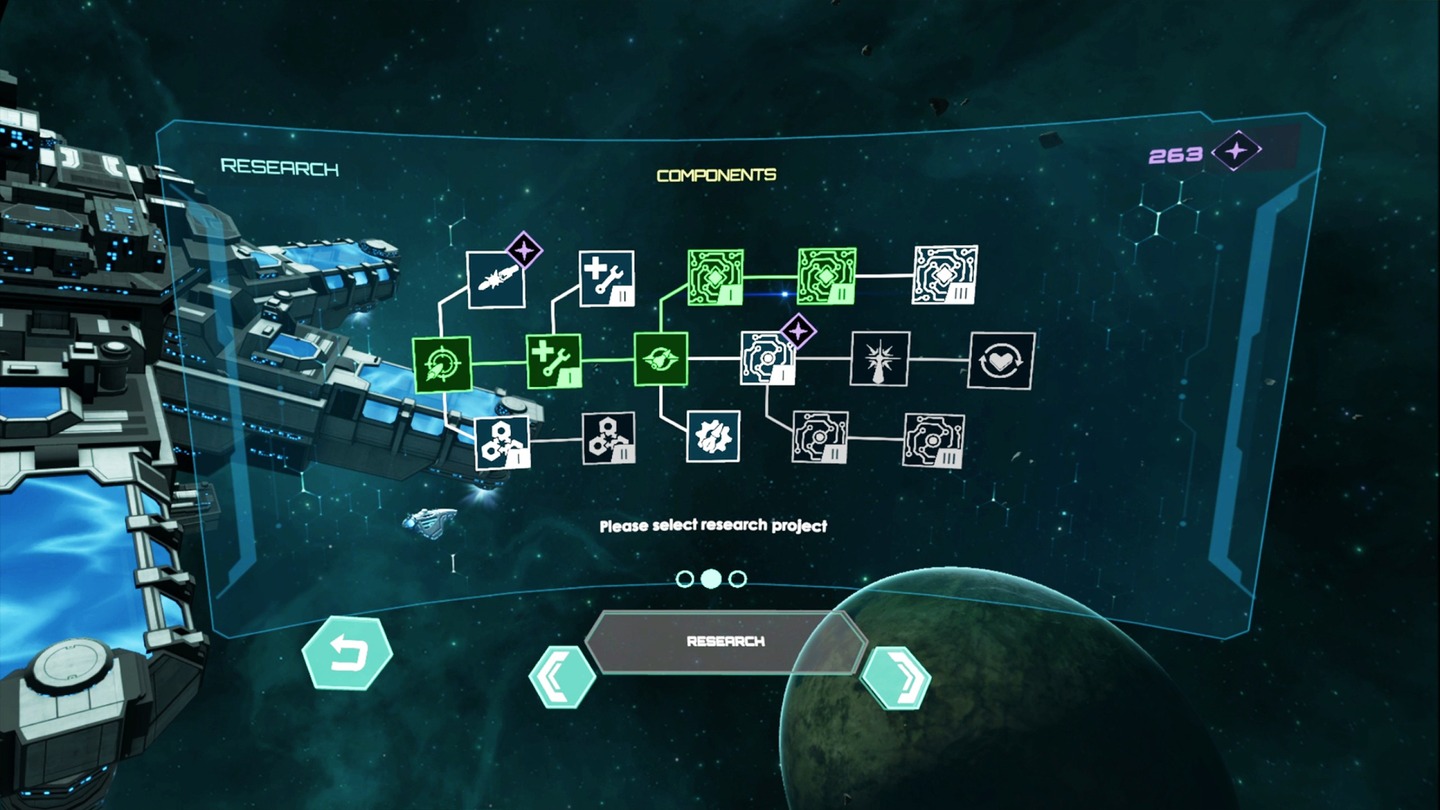
Task: Open the COMPONENTS research tab
Action: coord(716,173)
